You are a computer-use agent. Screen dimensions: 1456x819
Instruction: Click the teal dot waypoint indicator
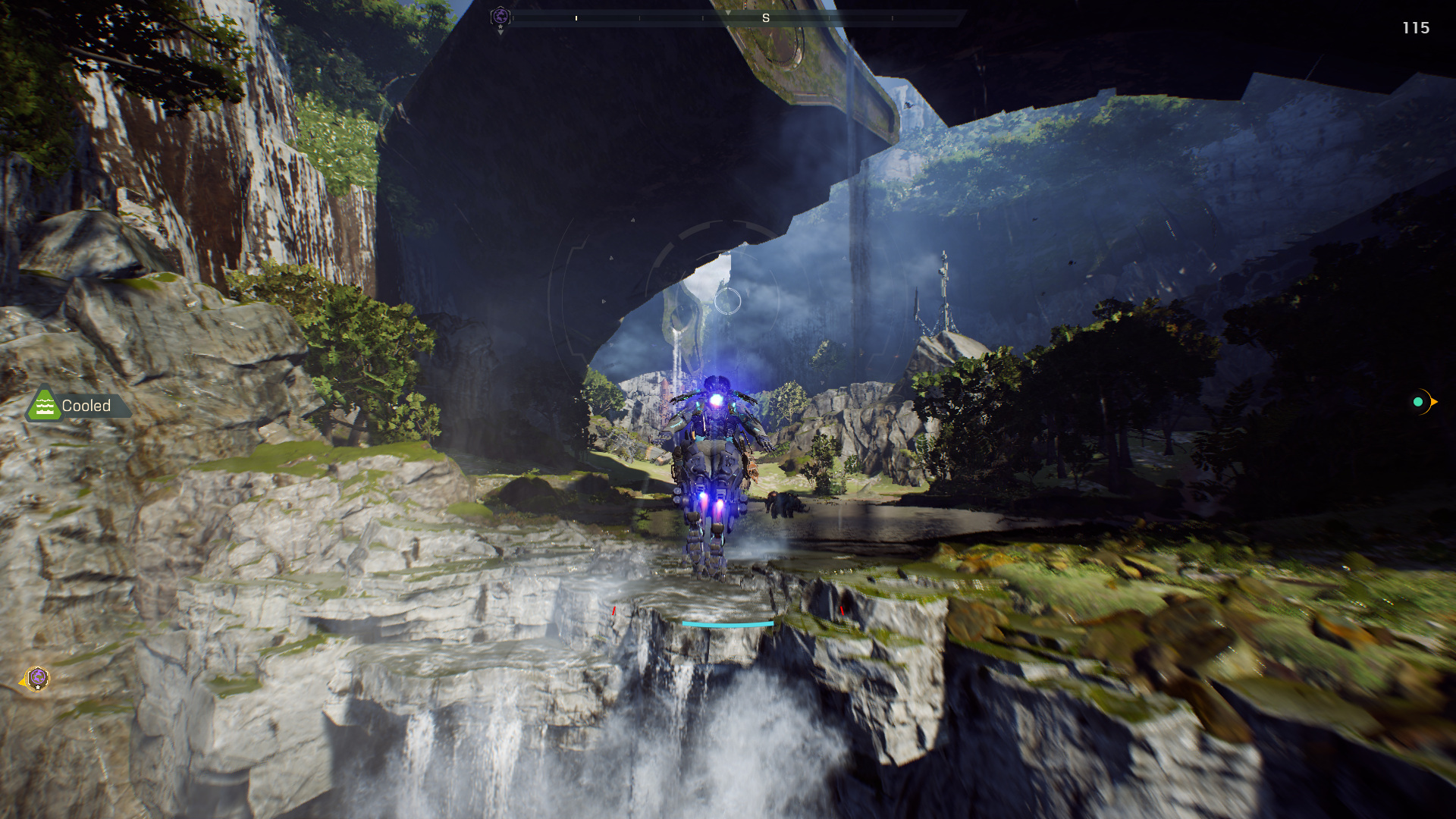click(x=1418, y=402)
